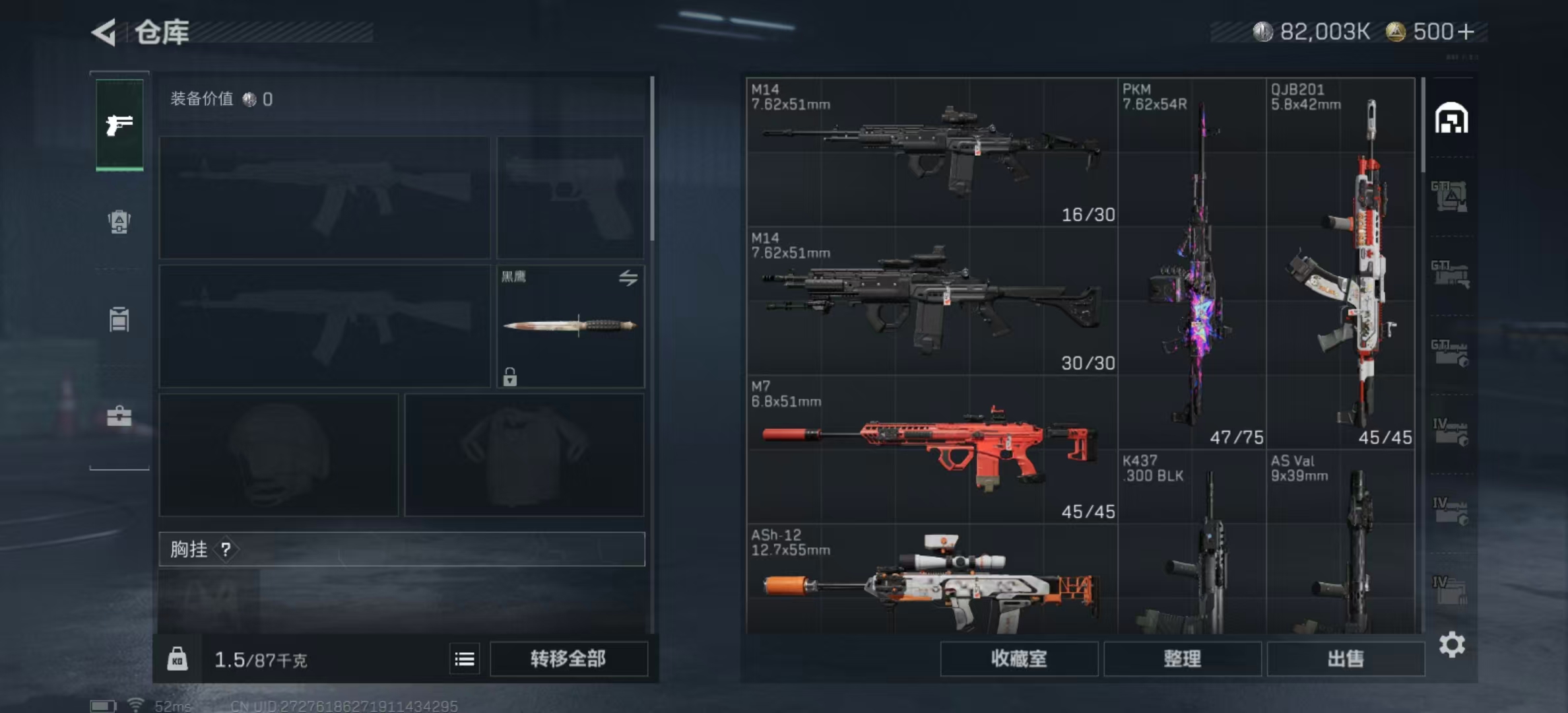The height and width of the screenshot is (713, 1568).
Task: Open the 收藏室 collection room
Action: pos(1018,658)
